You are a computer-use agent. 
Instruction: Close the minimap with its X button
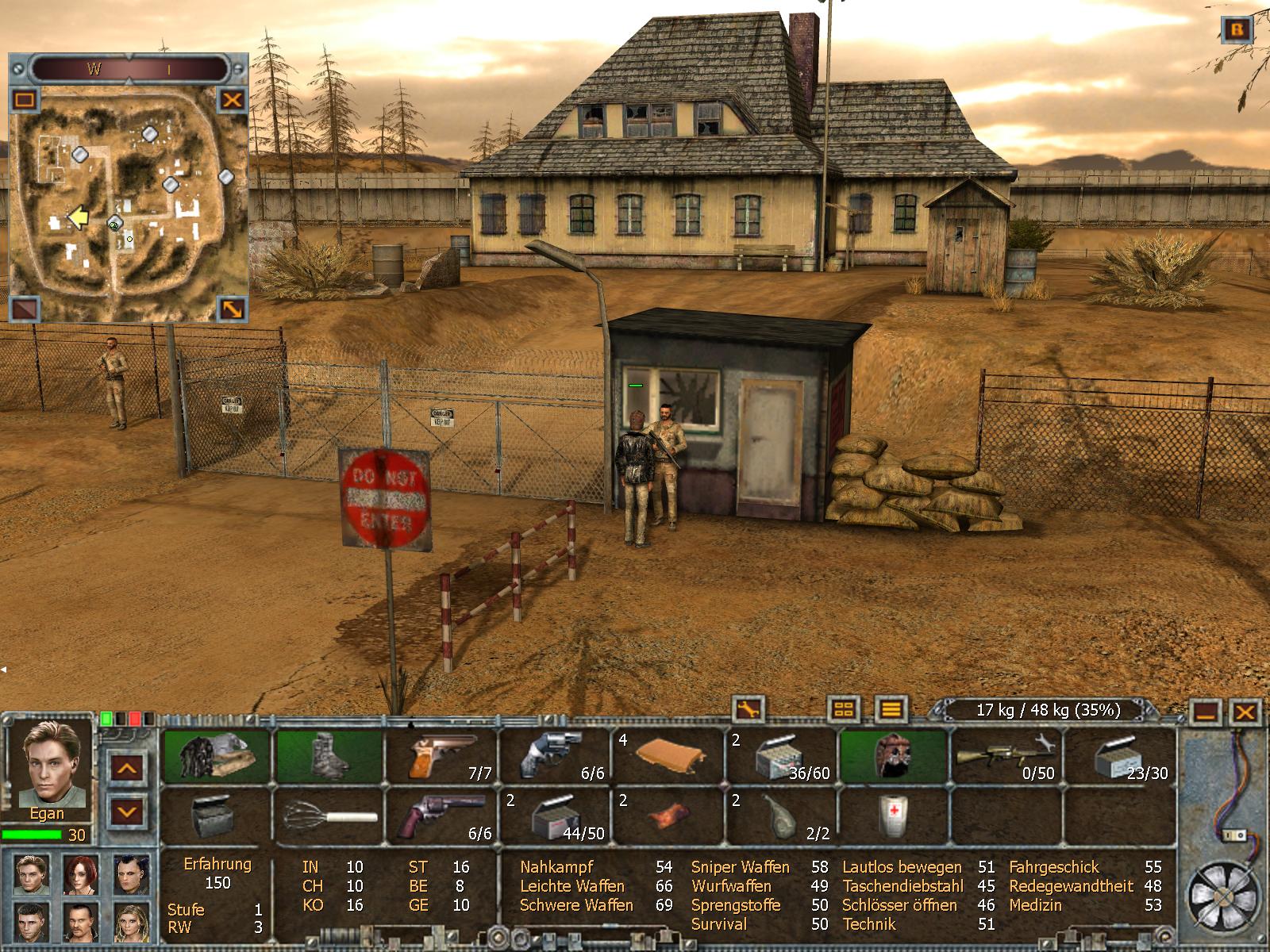(x=232, y=100)
